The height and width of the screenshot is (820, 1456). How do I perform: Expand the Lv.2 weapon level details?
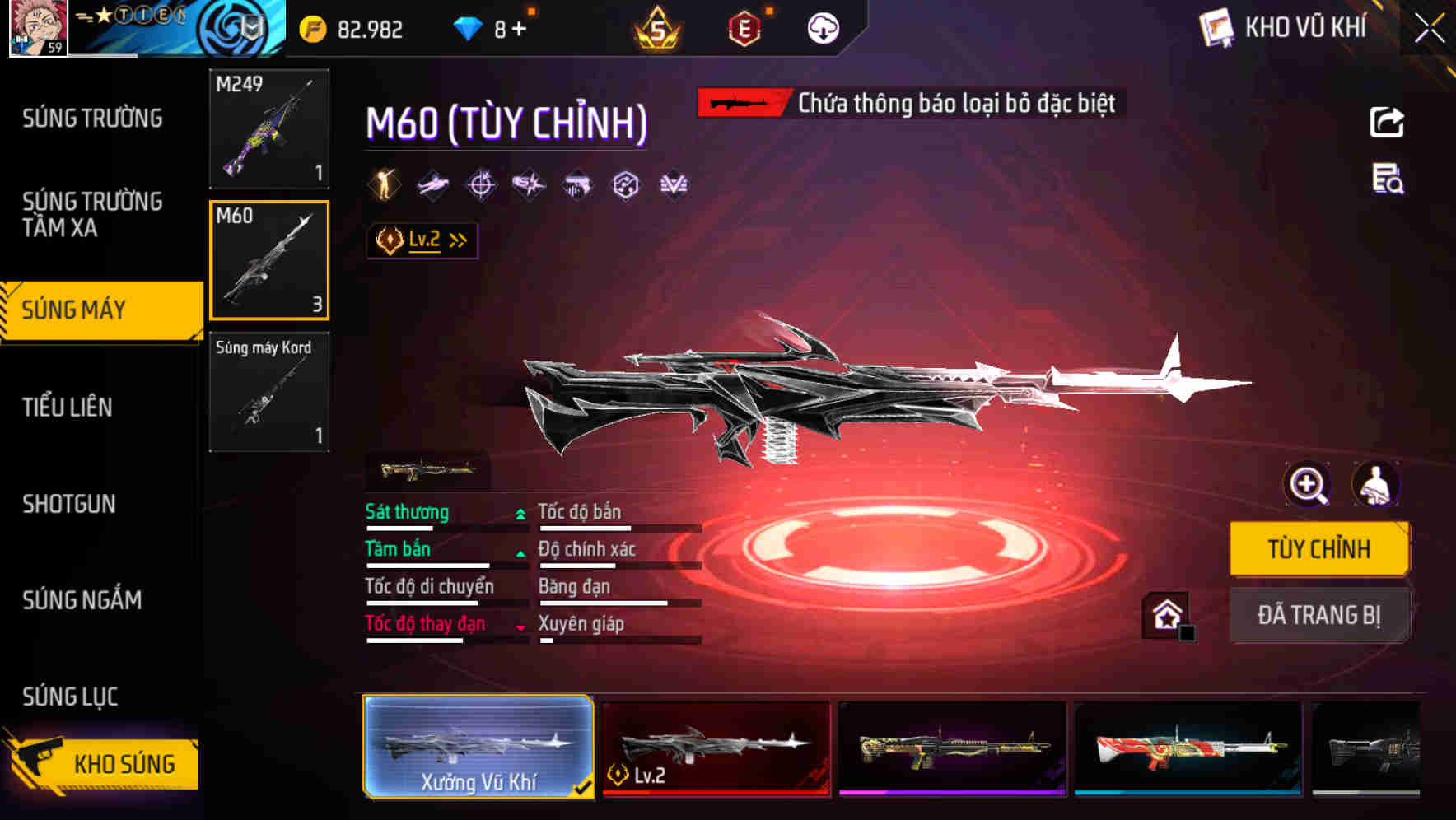422,240
